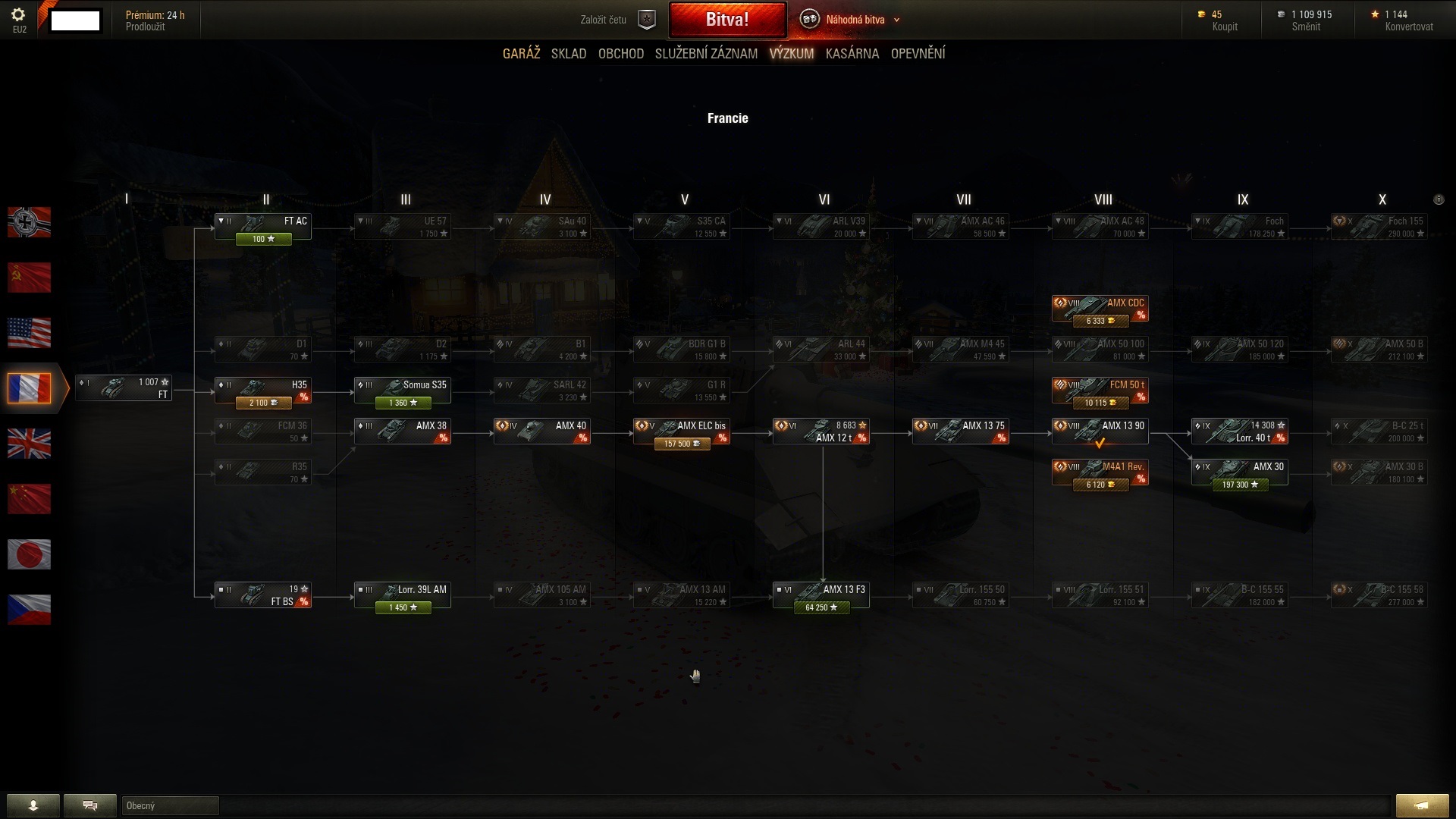Open the Náhodná bitva battle type dropdown

click(855, 20)
